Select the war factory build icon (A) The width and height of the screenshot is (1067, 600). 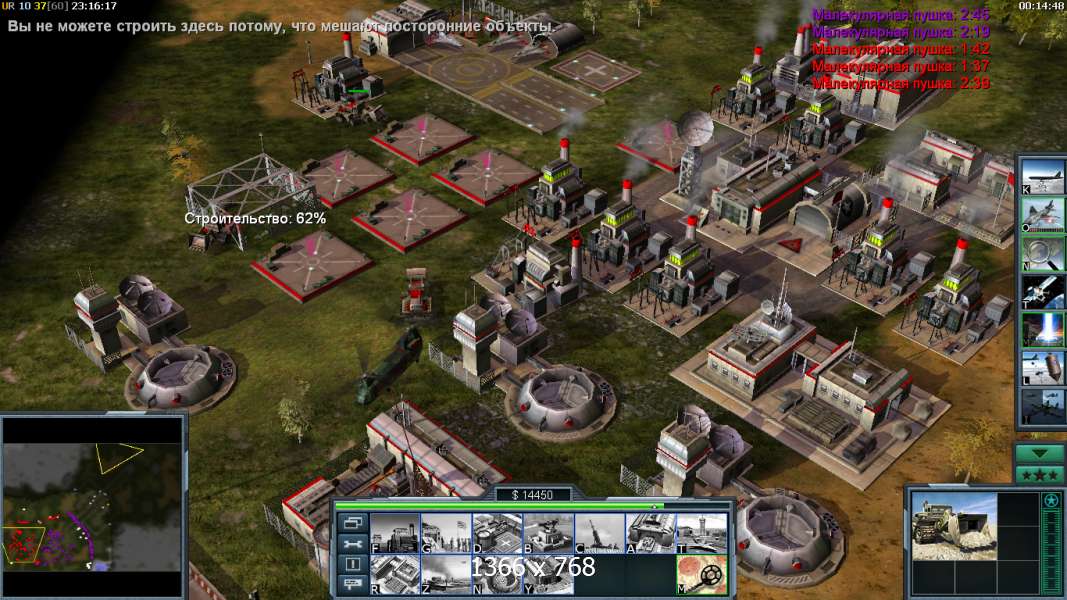[x=650, y=533]
